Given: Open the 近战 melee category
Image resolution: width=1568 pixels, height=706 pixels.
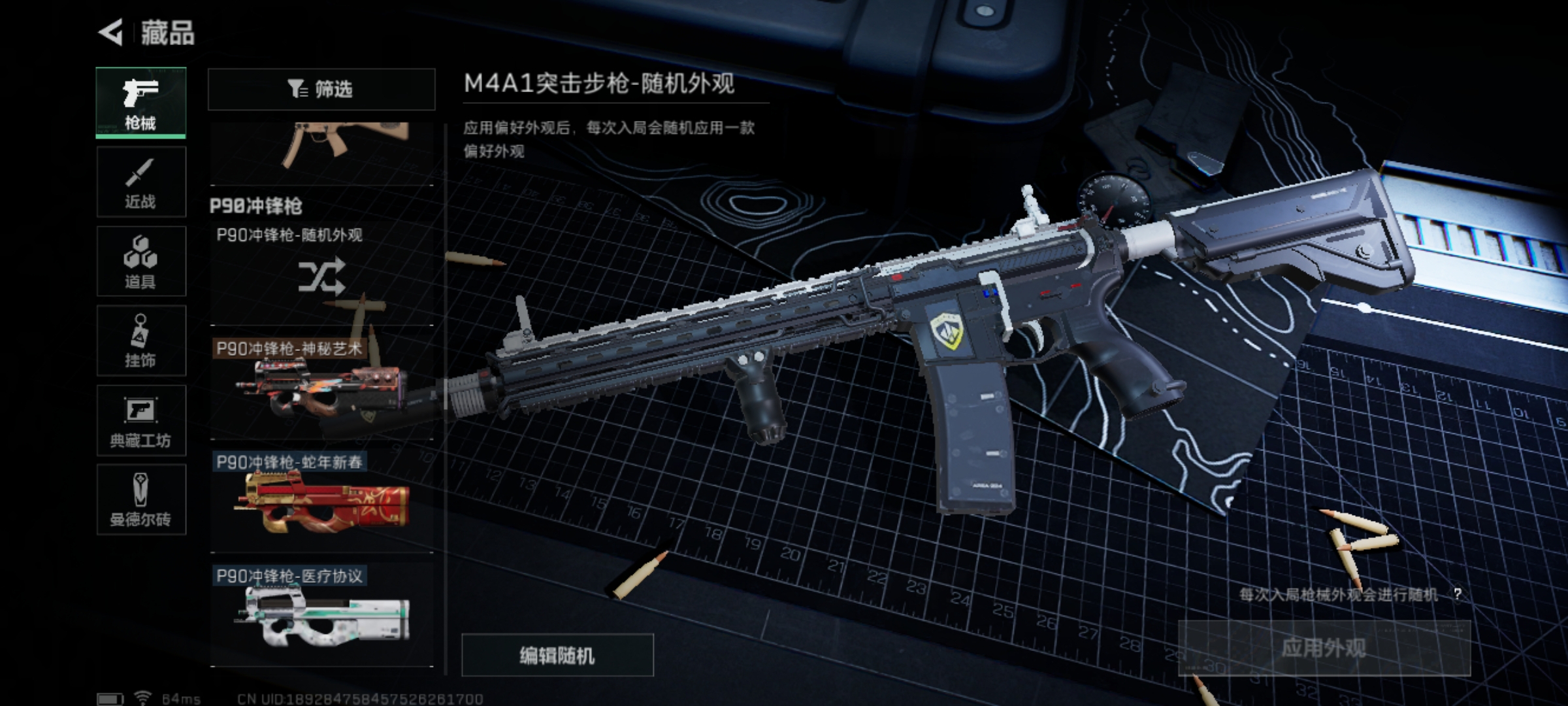Looking at the screenshot, I should (141, 182).
